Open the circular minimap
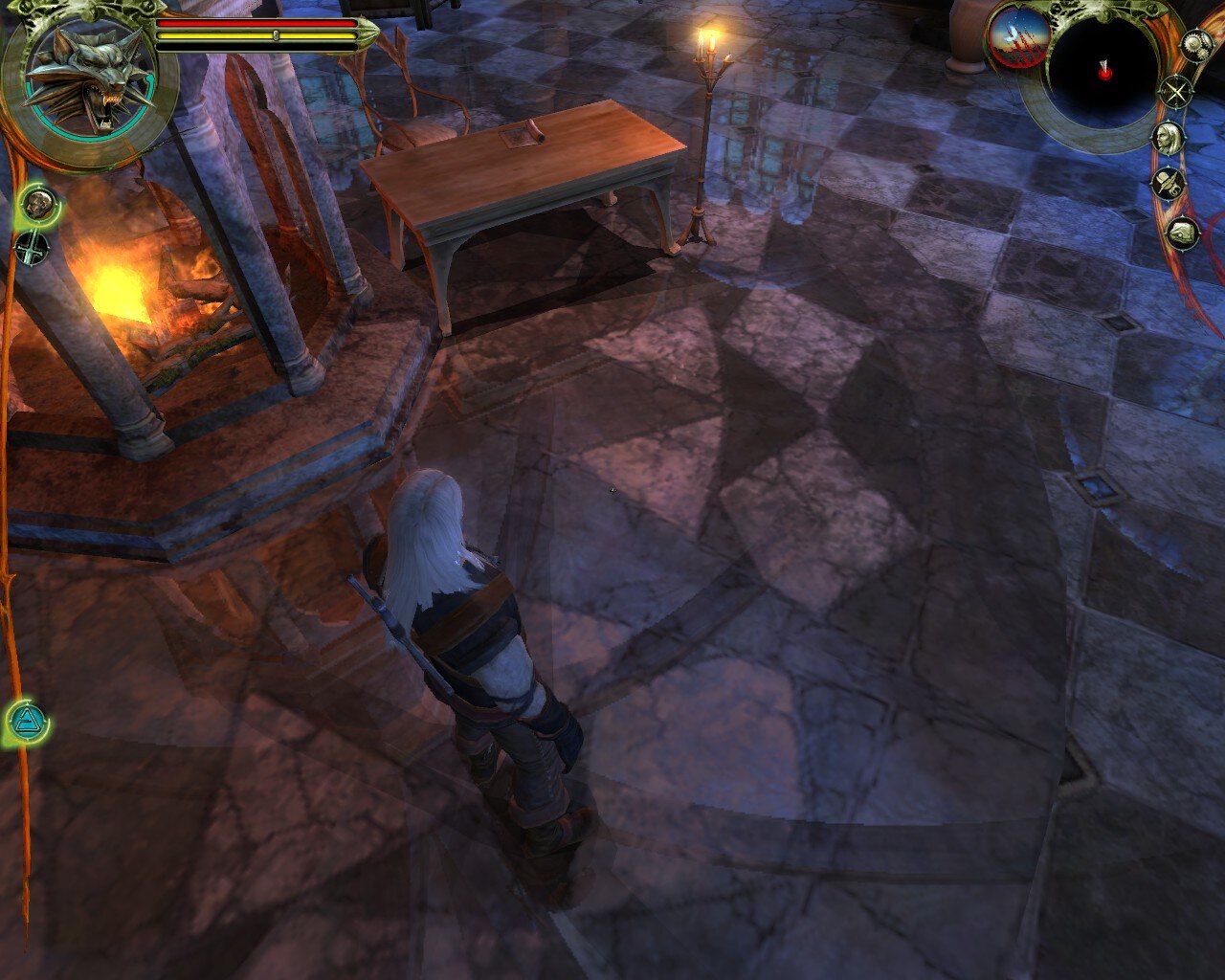The width and height of the screenshot is (1225, 980). (x=1103, y=71)
